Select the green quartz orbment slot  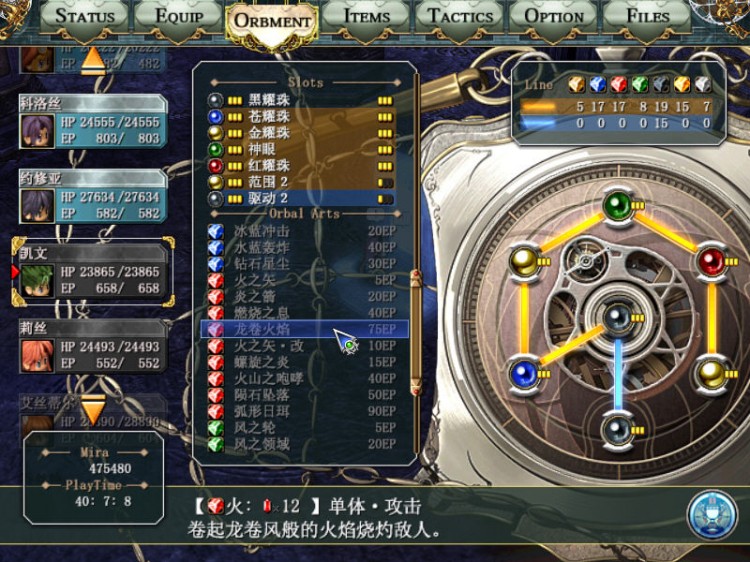616,207
